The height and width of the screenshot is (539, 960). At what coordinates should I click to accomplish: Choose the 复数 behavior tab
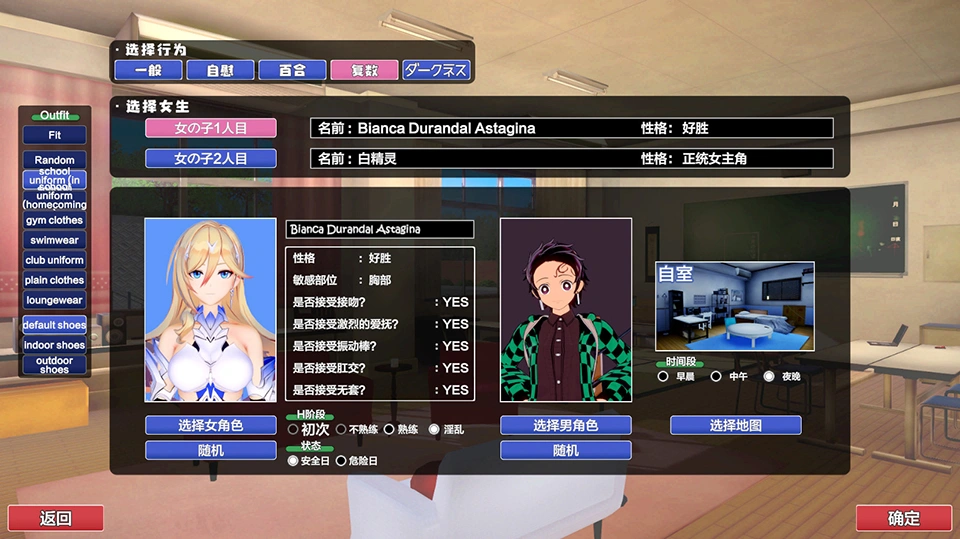click(x=364, y=71)
